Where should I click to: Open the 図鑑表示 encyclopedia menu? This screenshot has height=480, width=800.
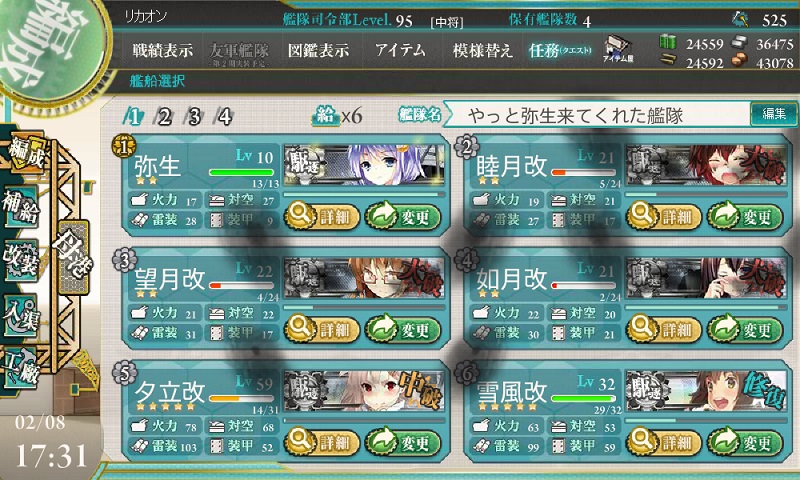[x=319, y=49]
